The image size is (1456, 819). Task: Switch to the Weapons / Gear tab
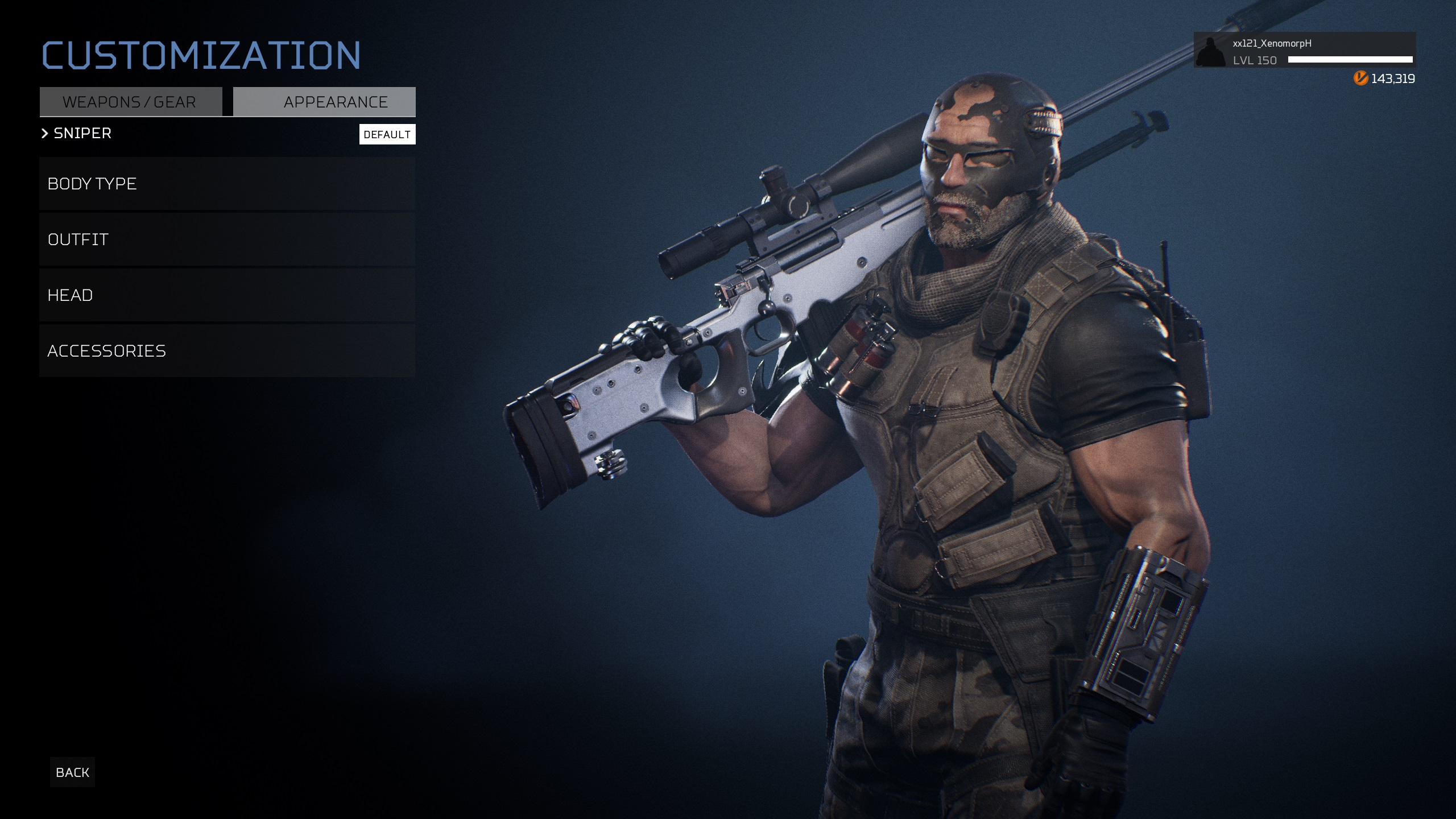130,102
